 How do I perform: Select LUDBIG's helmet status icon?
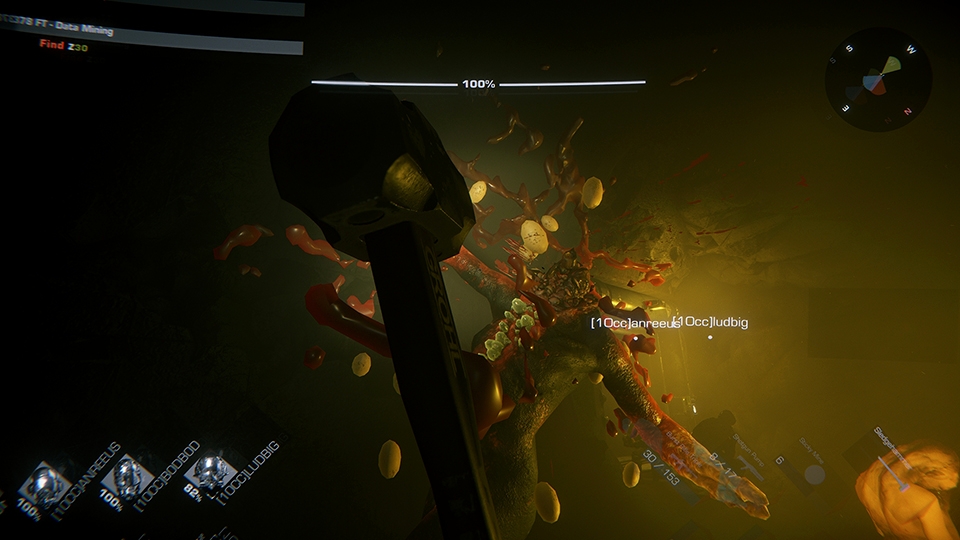[210, 471]
